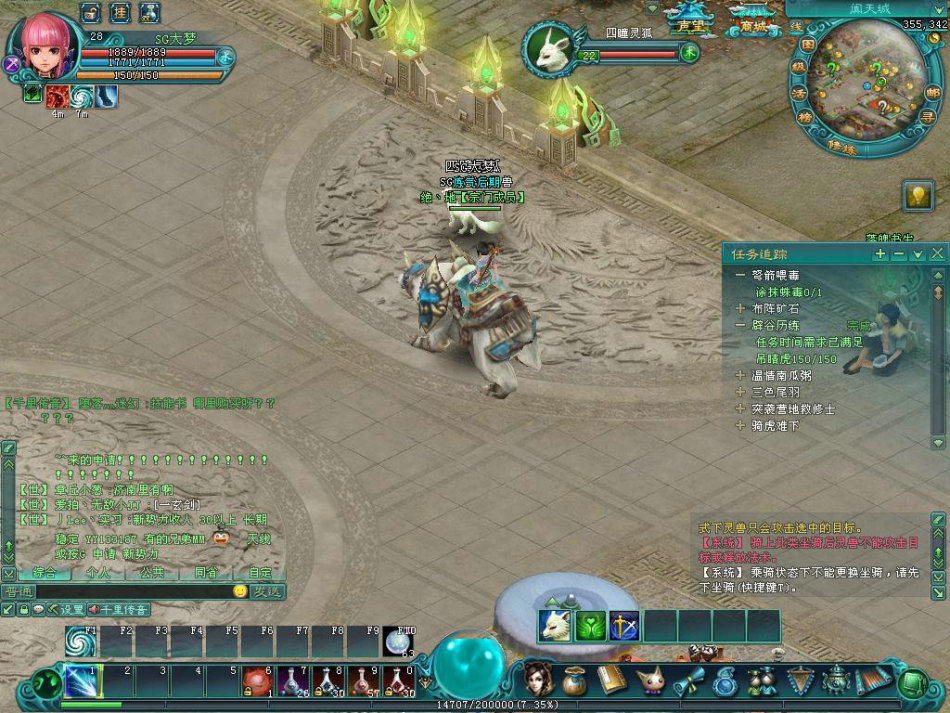Screen dimensions: 950x713
Task: Open the smiley emoji picker
Action: (x=240, y=591)
